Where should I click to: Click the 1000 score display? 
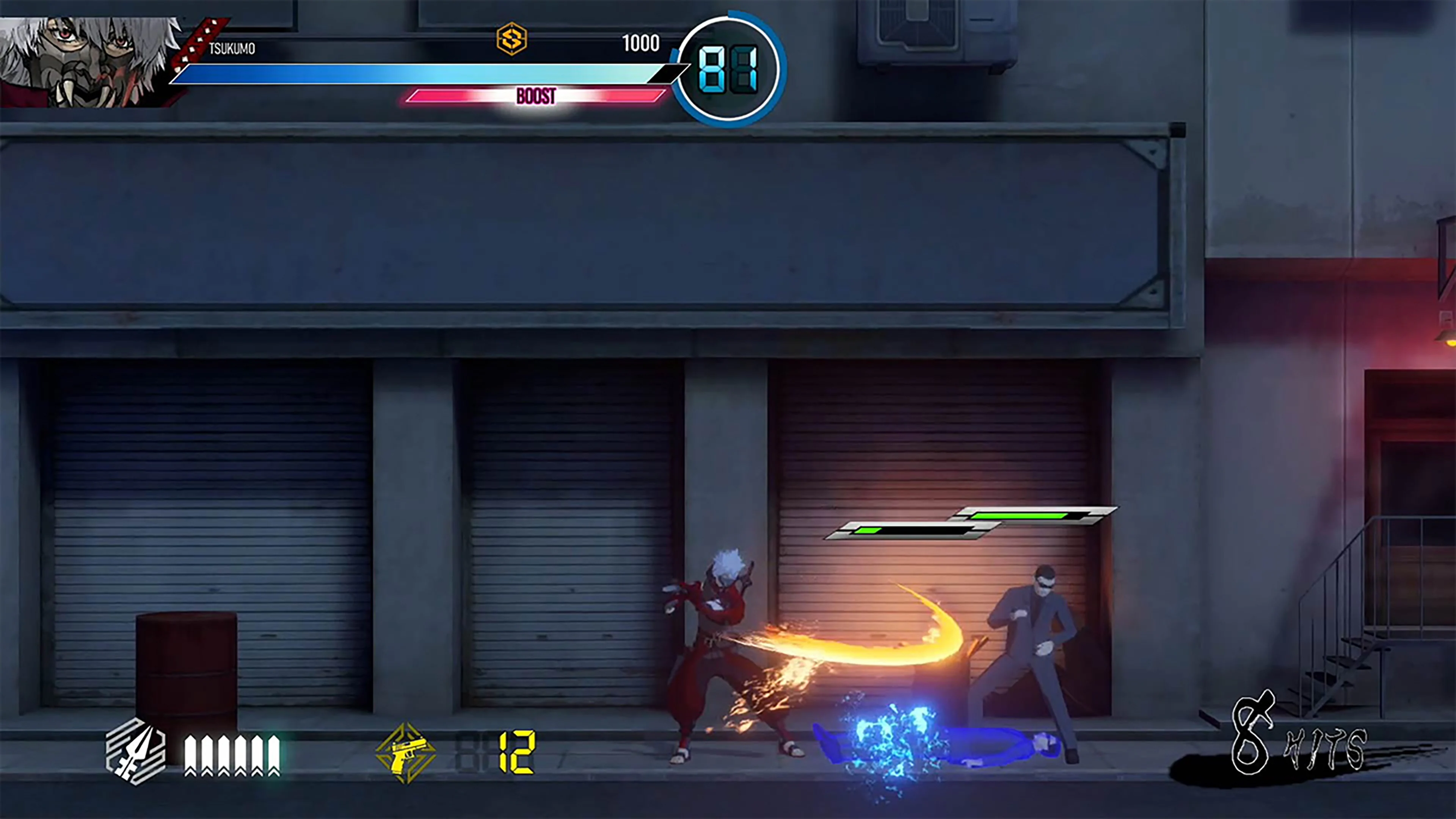click(640, 43)
